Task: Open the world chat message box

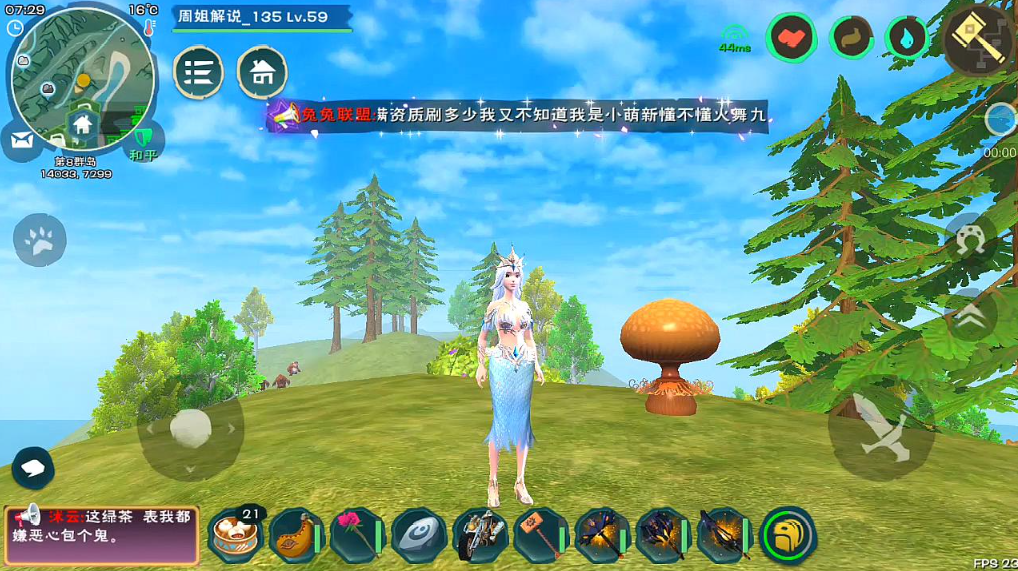Action: (x=101, y=534)
